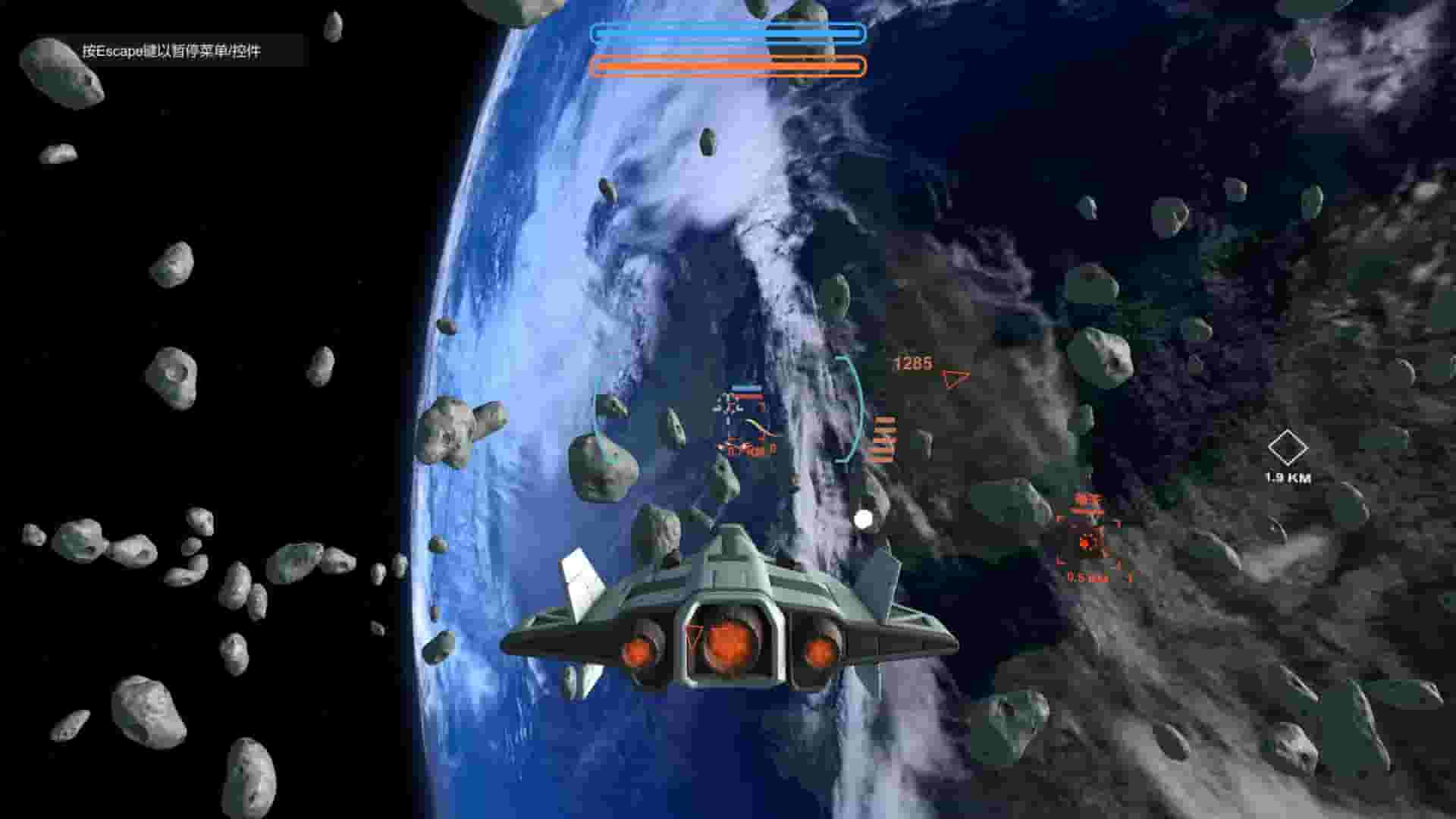Select the orange triangle enemy indicator labeled 1285
The width and height of the screenshot is (1456, 819).
click(954, 378)
